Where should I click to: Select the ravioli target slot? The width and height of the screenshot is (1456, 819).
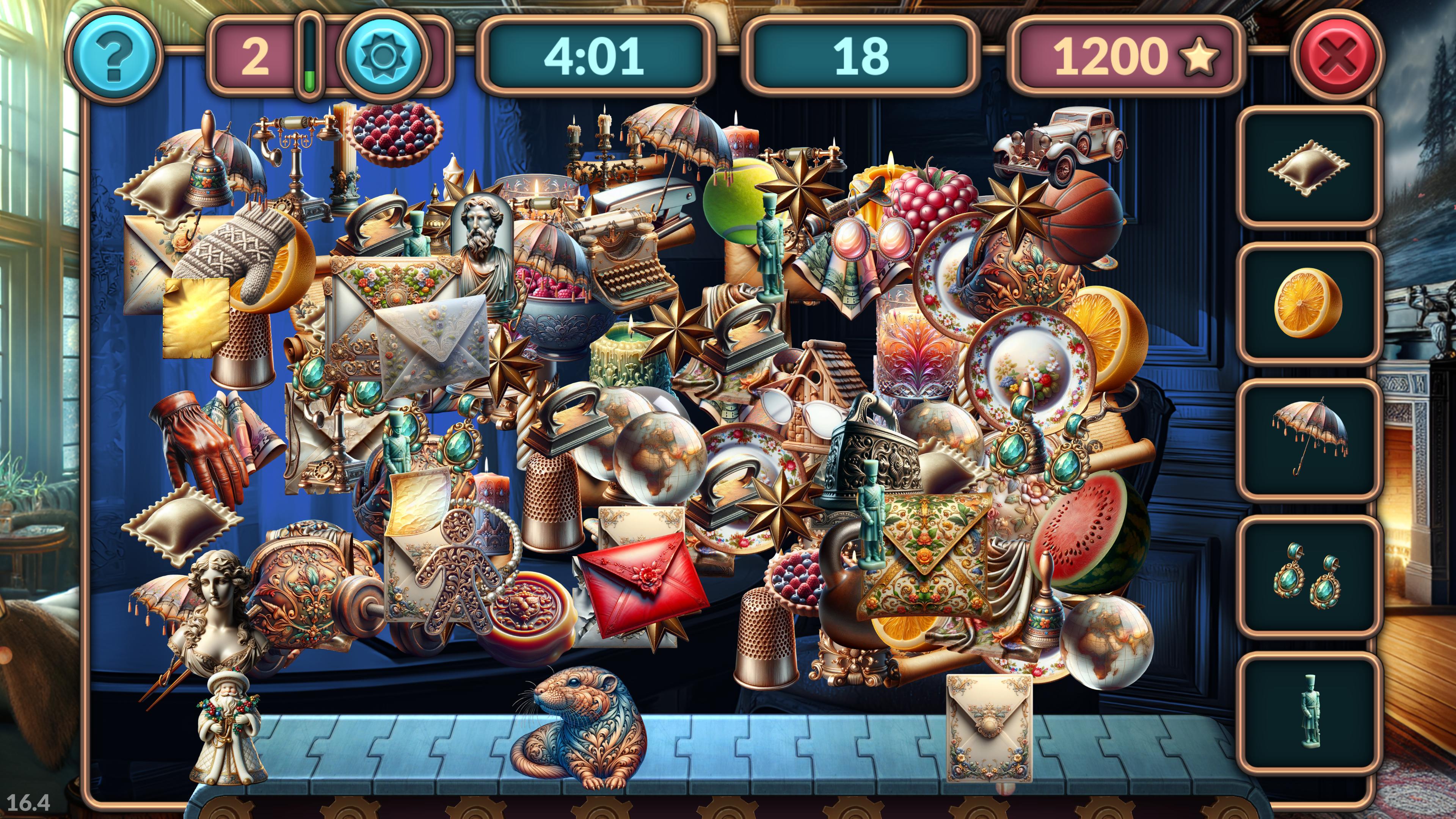tap(1308, 168)
